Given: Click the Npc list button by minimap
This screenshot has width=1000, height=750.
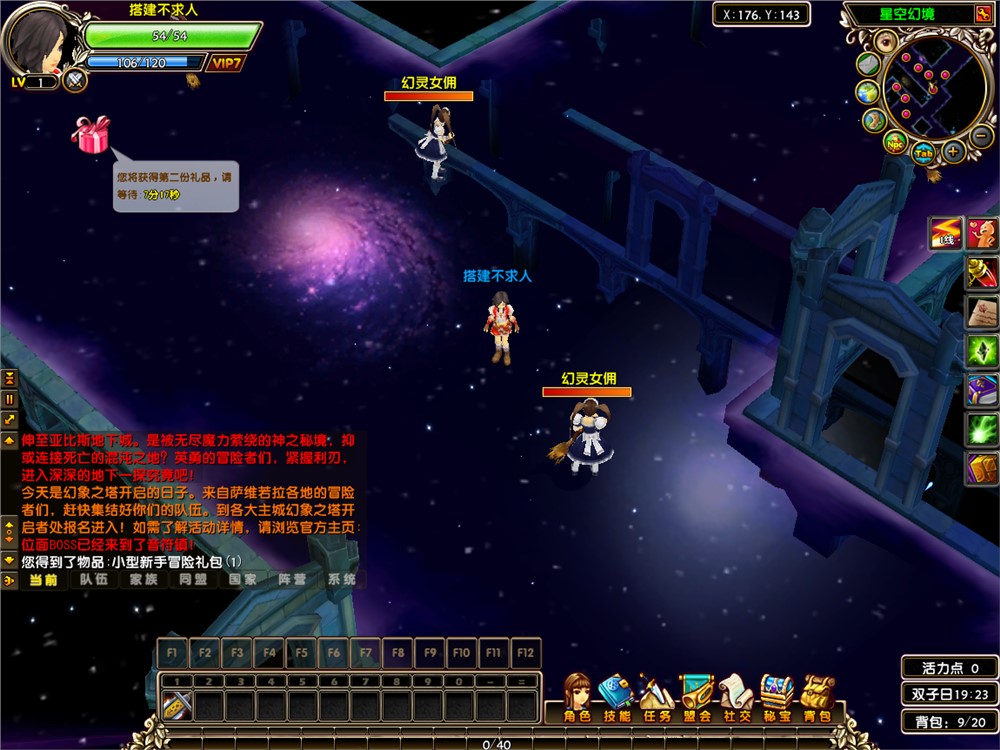Looking at the screenshot, I should [x=895, y=142].
